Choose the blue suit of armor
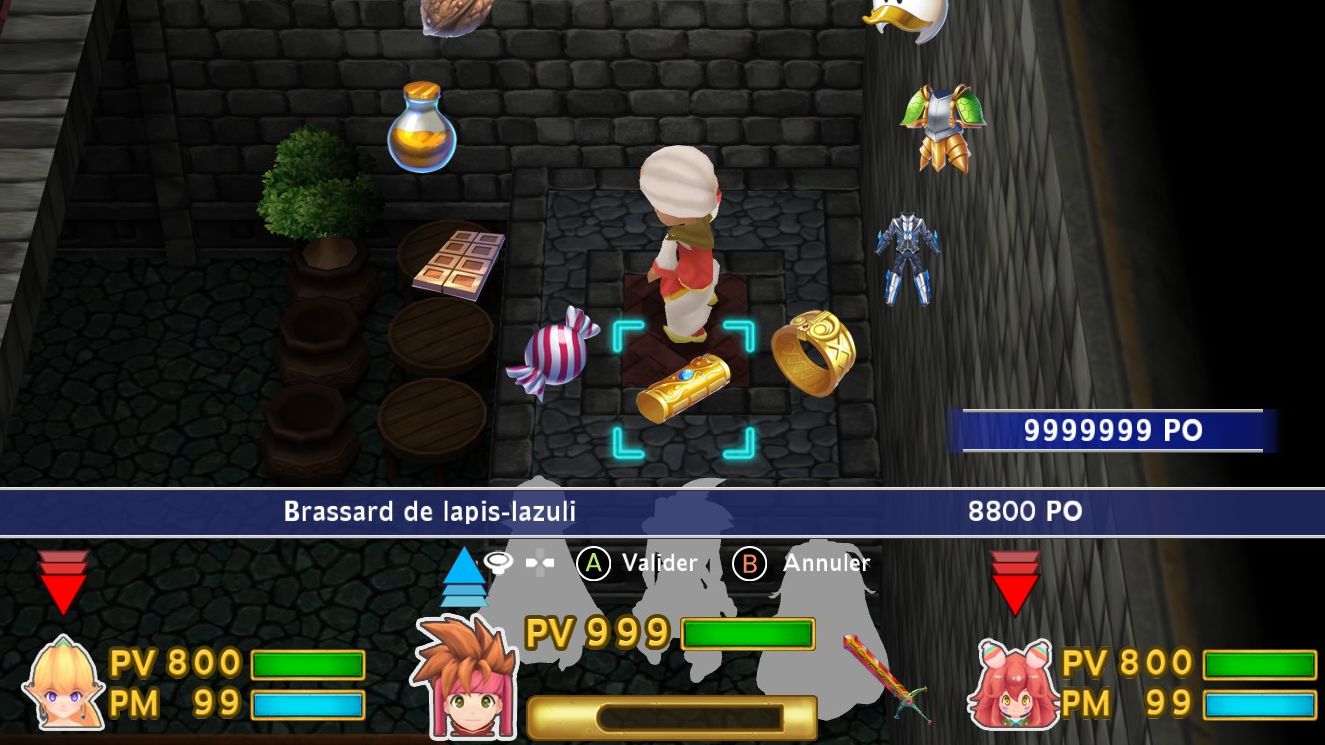Image resolution: width=1325 pixels, height=745 pixels. point(908,258)
